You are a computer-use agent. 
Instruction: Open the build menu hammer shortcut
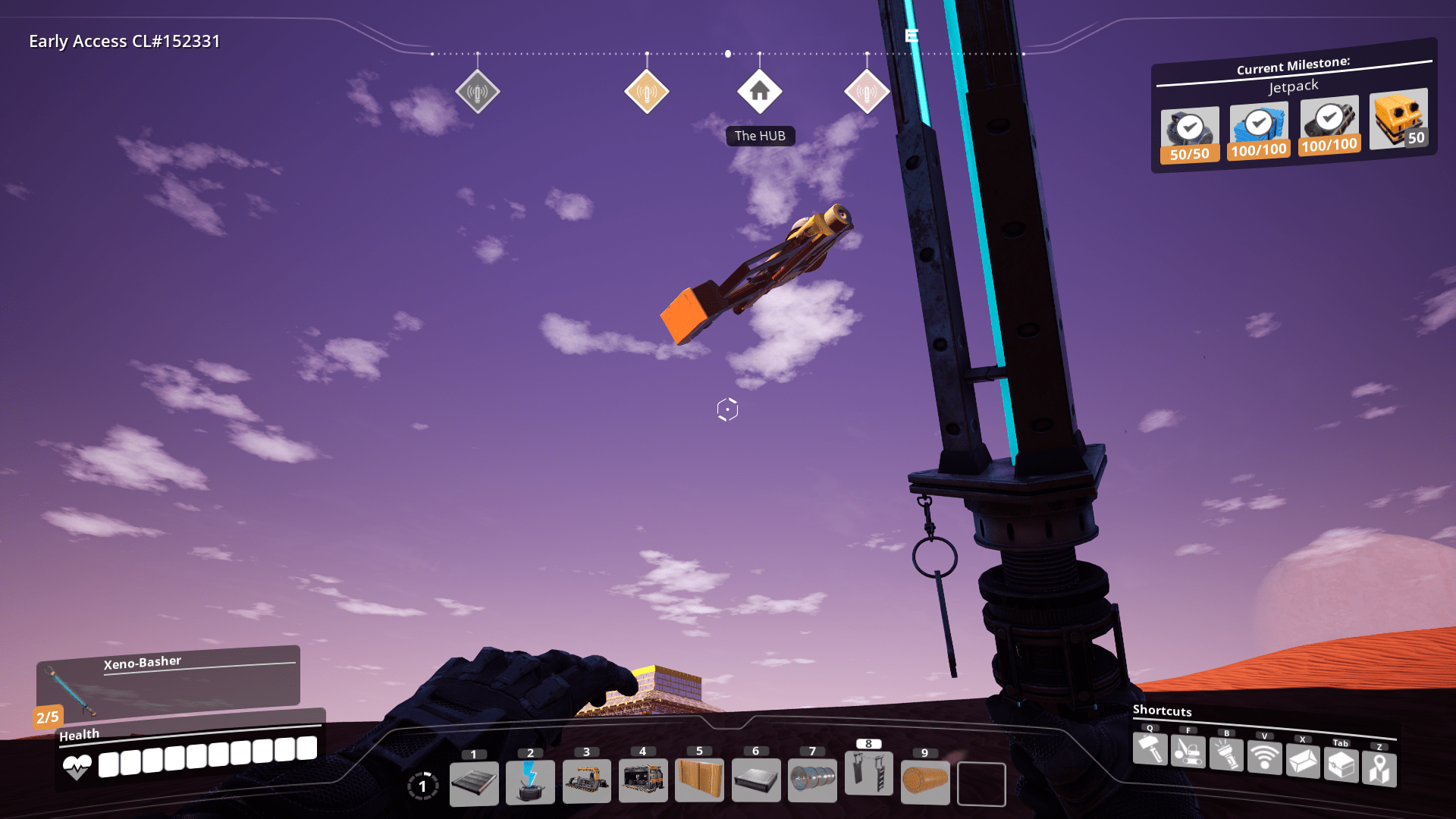click(1150, 750)
